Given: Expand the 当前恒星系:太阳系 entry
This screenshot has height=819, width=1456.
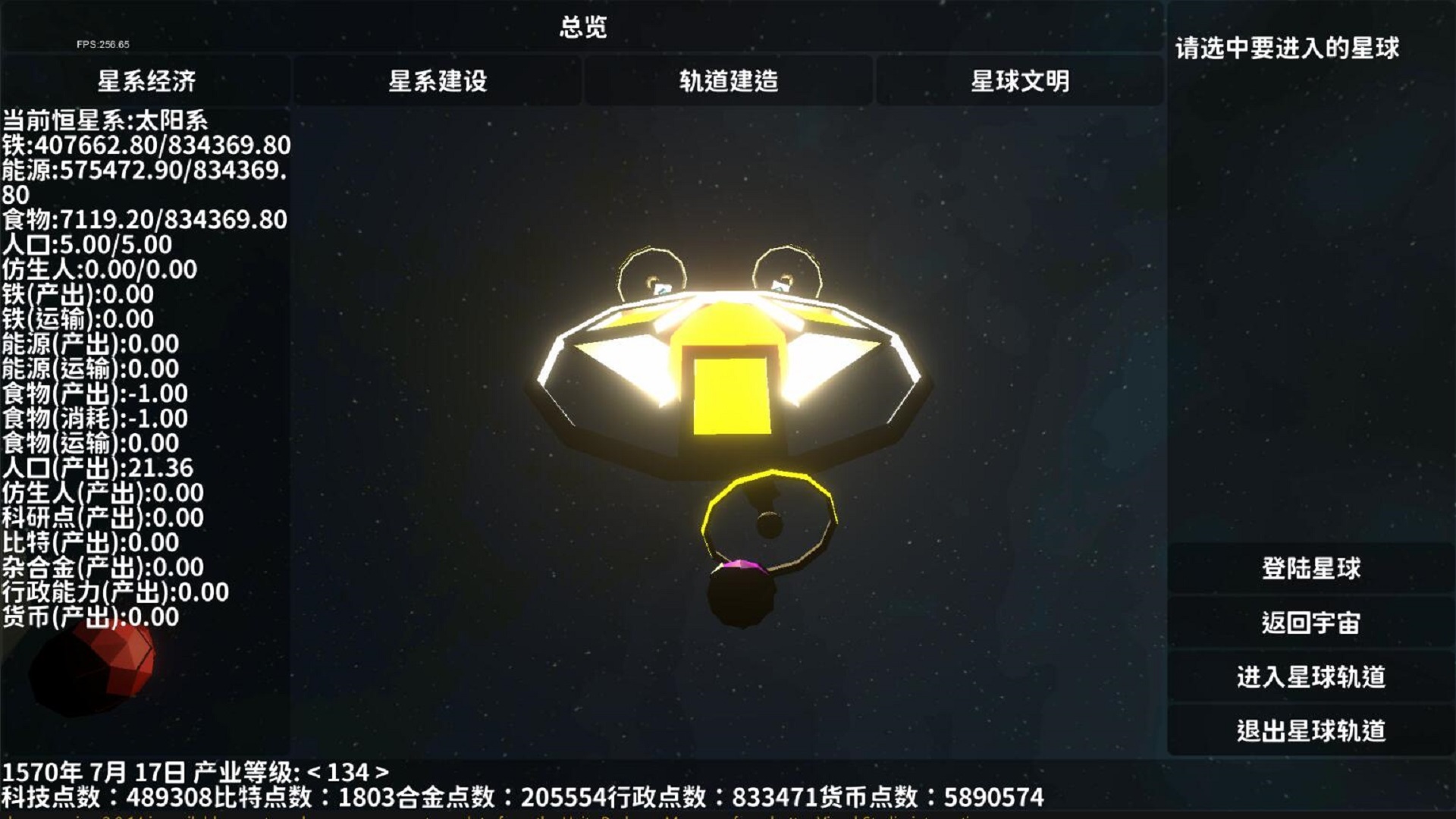Looking at the screenshot, I should click(106, 119).
